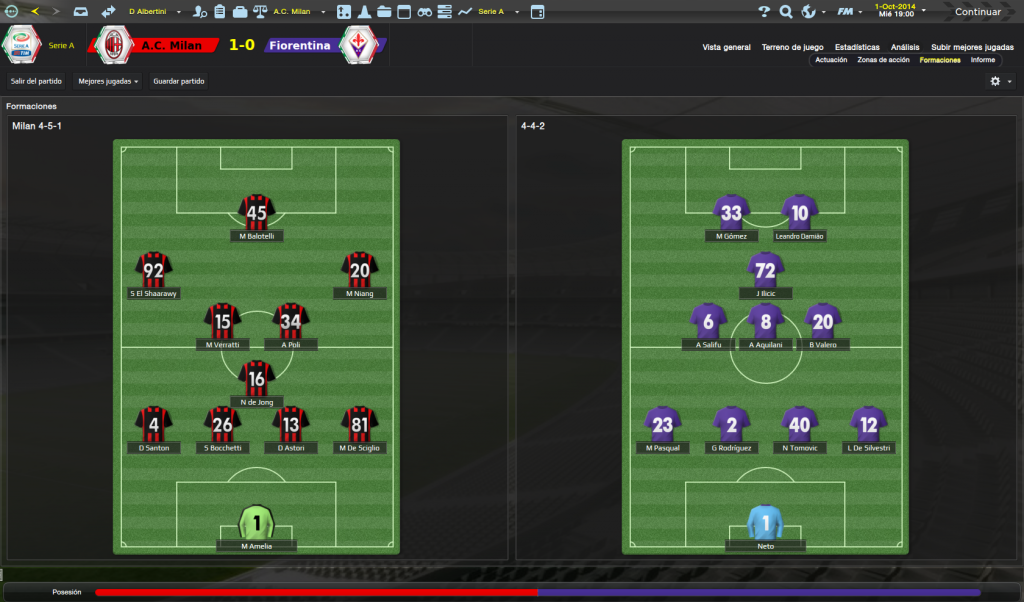Open the Mejores jugadas dropdown
Image resolution: width=1024 pixels, height=602 pixels.
point(108,81)
